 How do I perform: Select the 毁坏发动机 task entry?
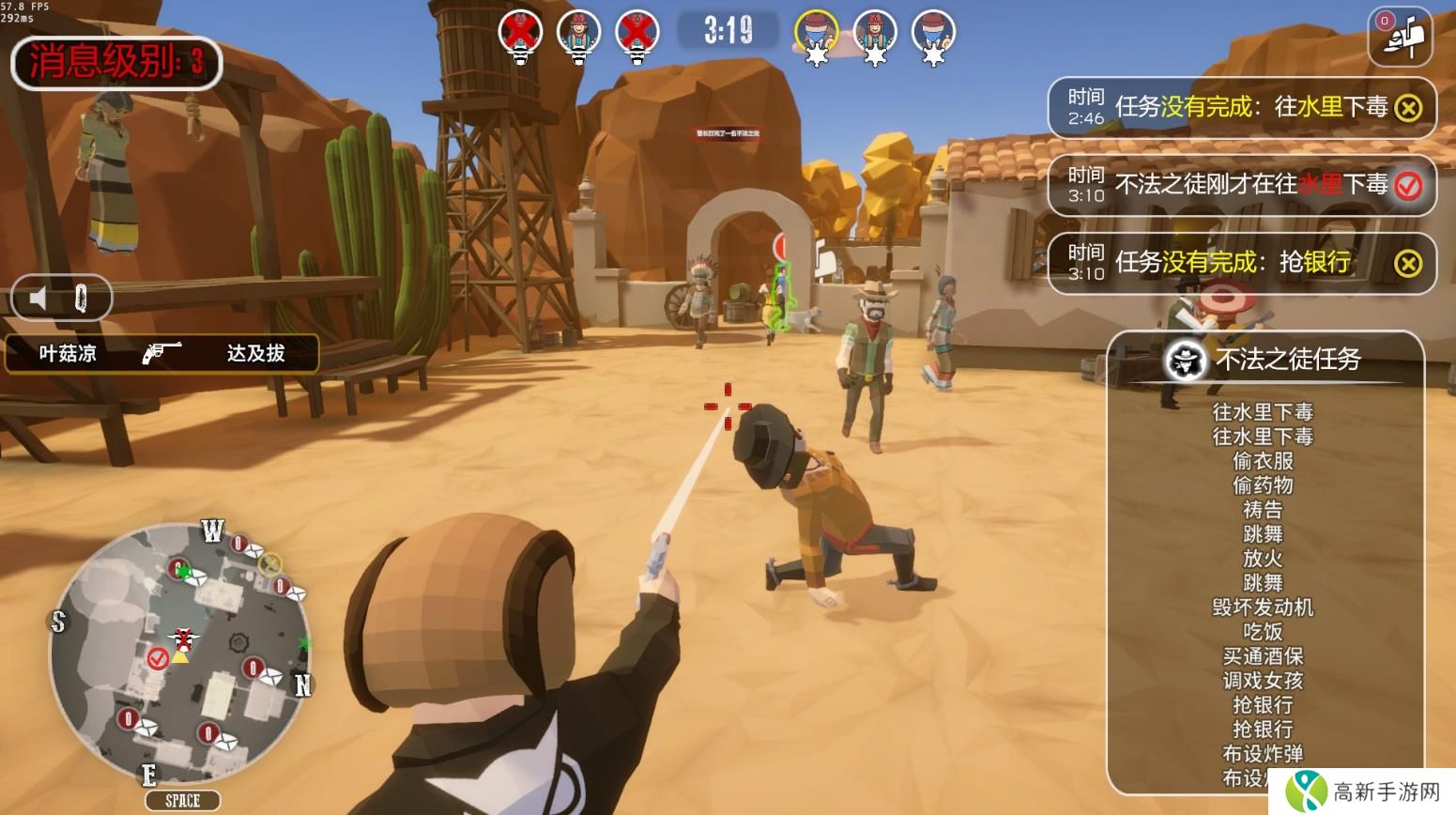(x=1263, y=607)
